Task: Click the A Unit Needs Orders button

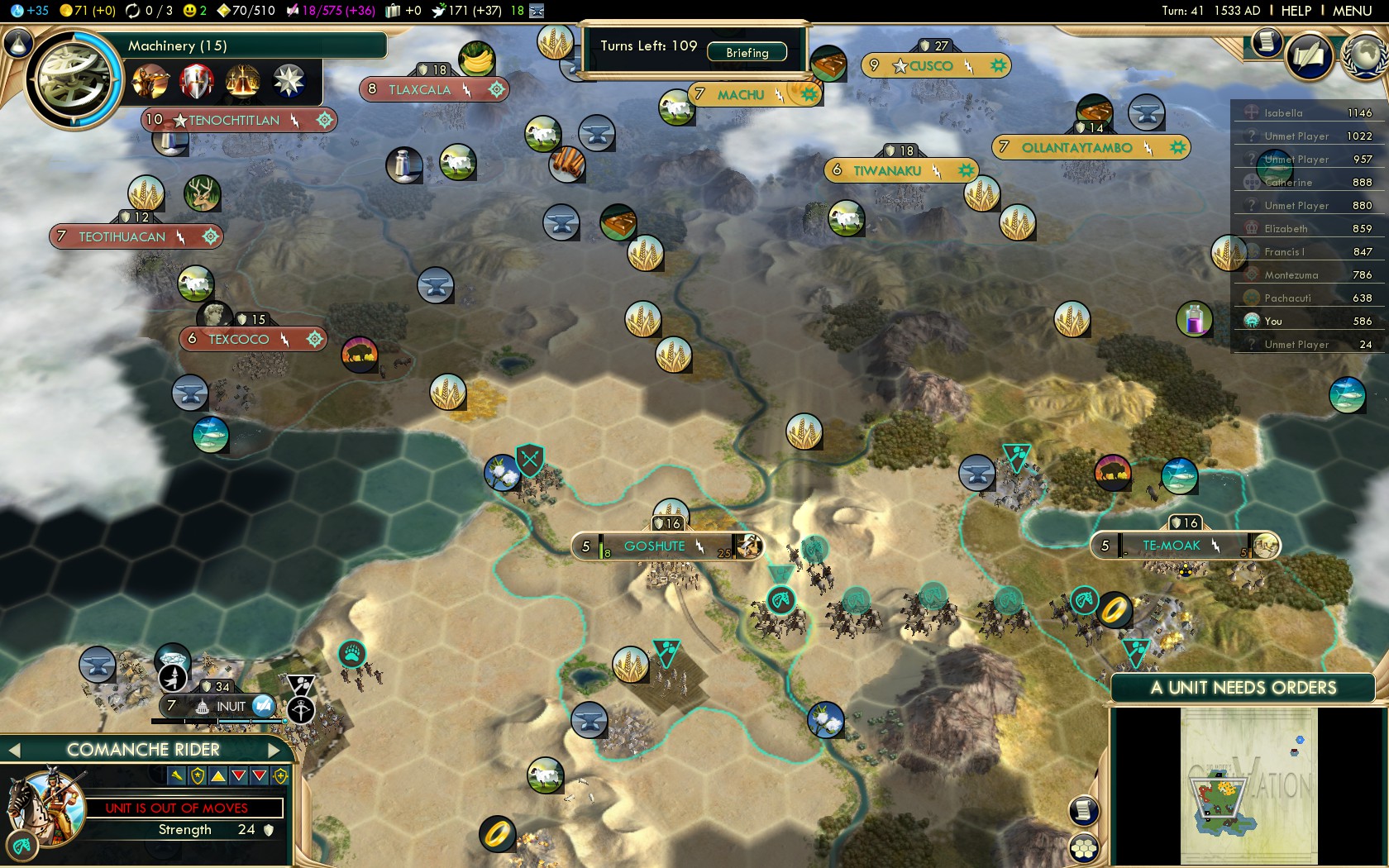Action: click(1243, 688)
